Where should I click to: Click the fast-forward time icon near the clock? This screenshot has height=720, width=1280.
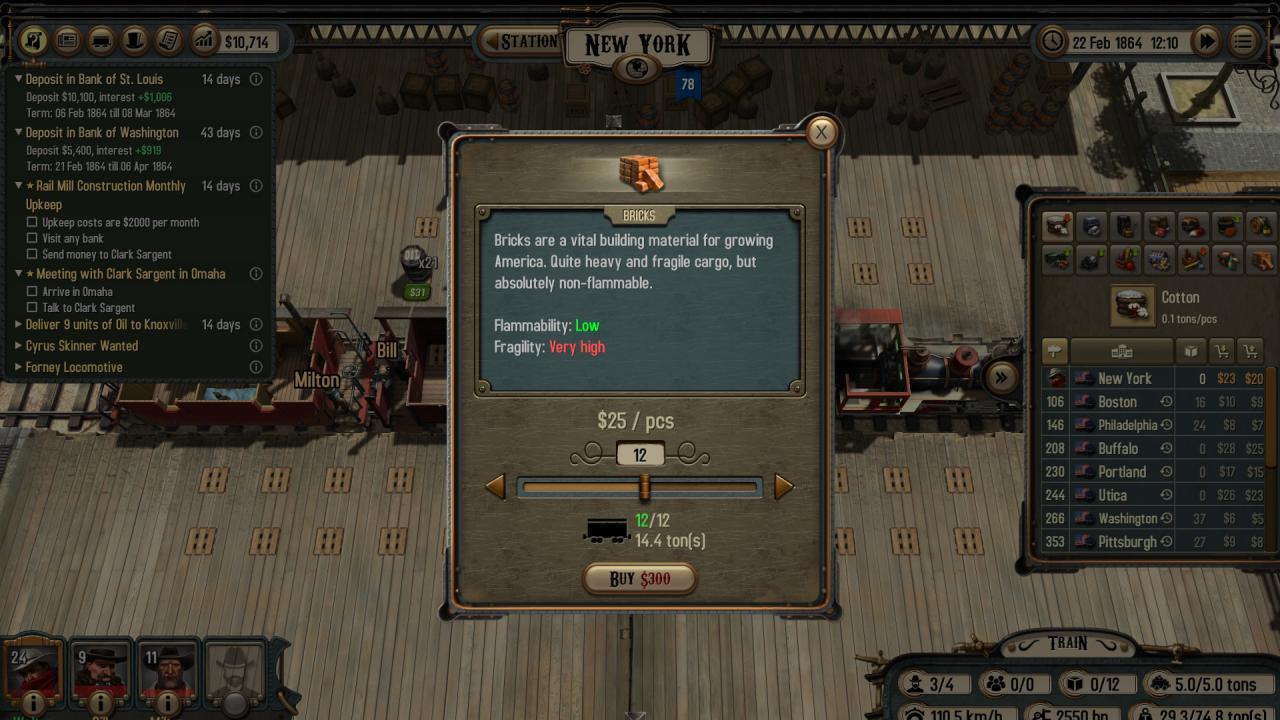tap(1208, 41)
